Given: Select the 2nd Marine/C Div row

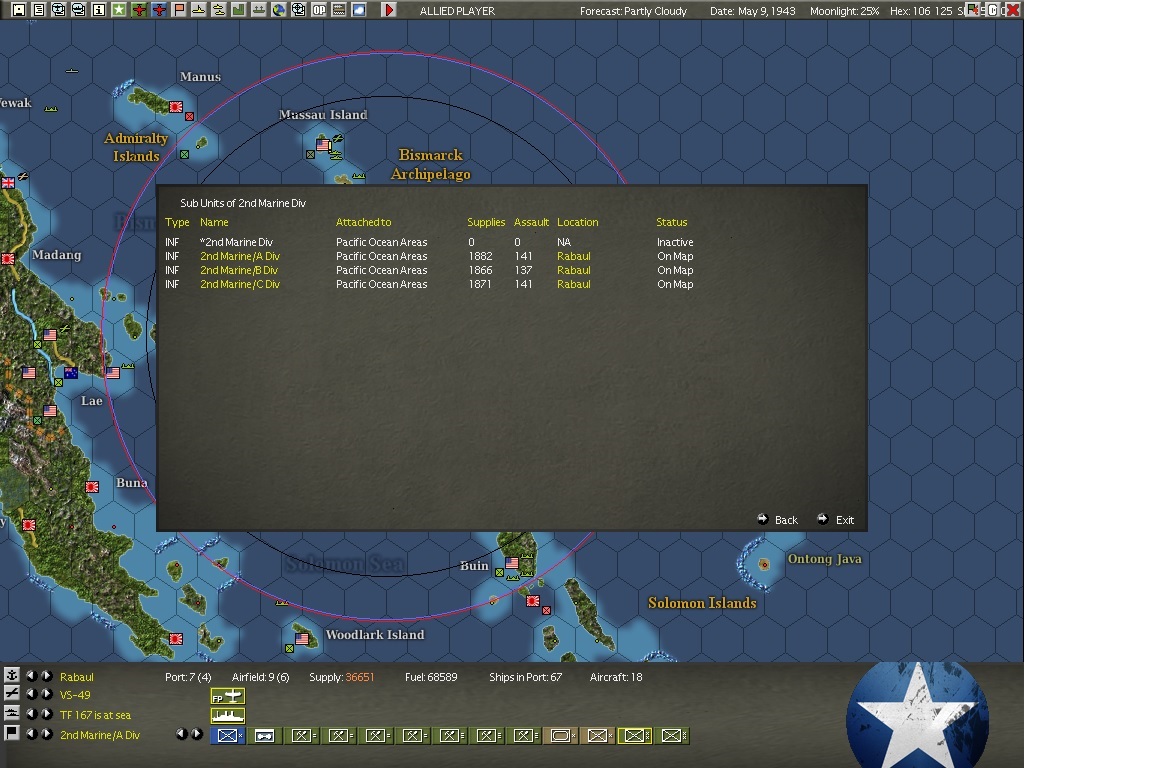Looking at the screenshot, I should coord(239,285).
